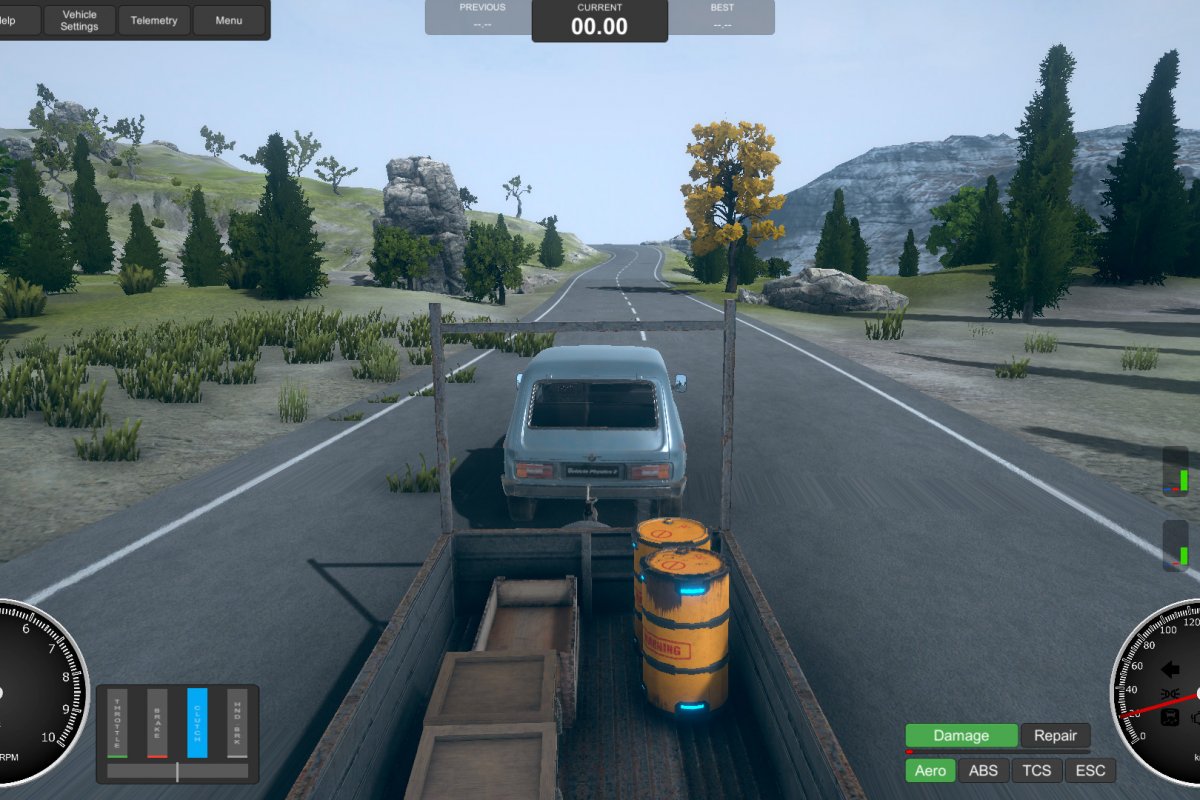Open the Help panel

click(14, 20)
